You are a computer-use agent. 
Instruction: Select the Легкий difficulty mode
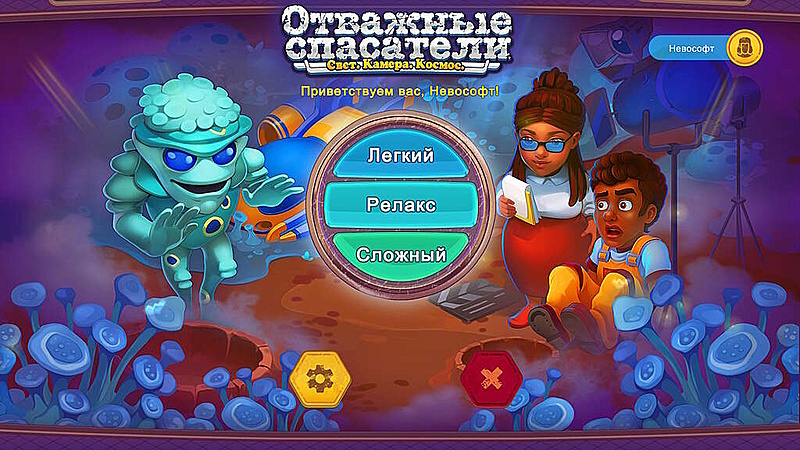tap(400, 158)
